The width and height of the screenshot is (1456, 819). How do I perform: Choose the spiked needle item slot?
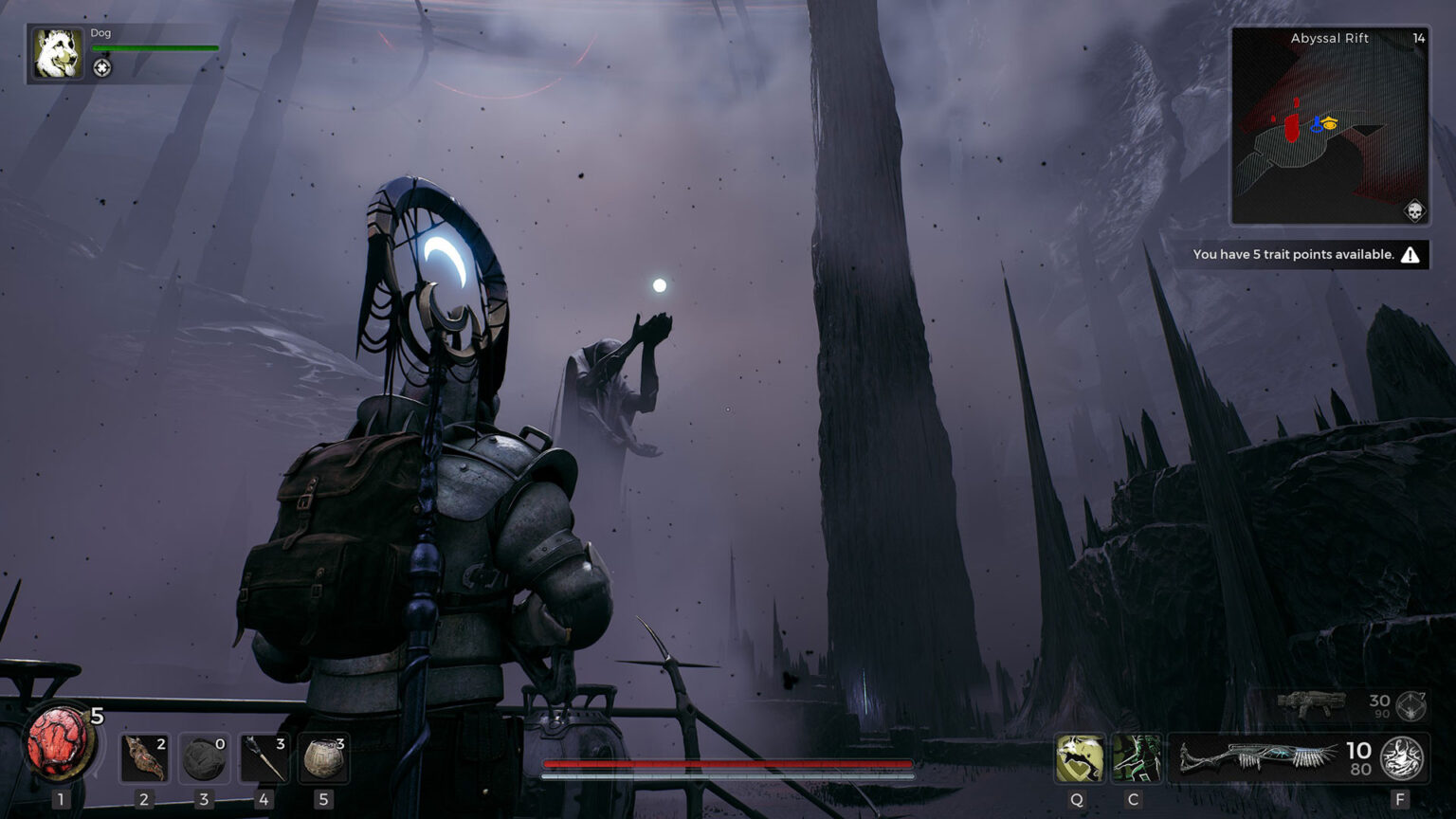(x=264, y=758)
